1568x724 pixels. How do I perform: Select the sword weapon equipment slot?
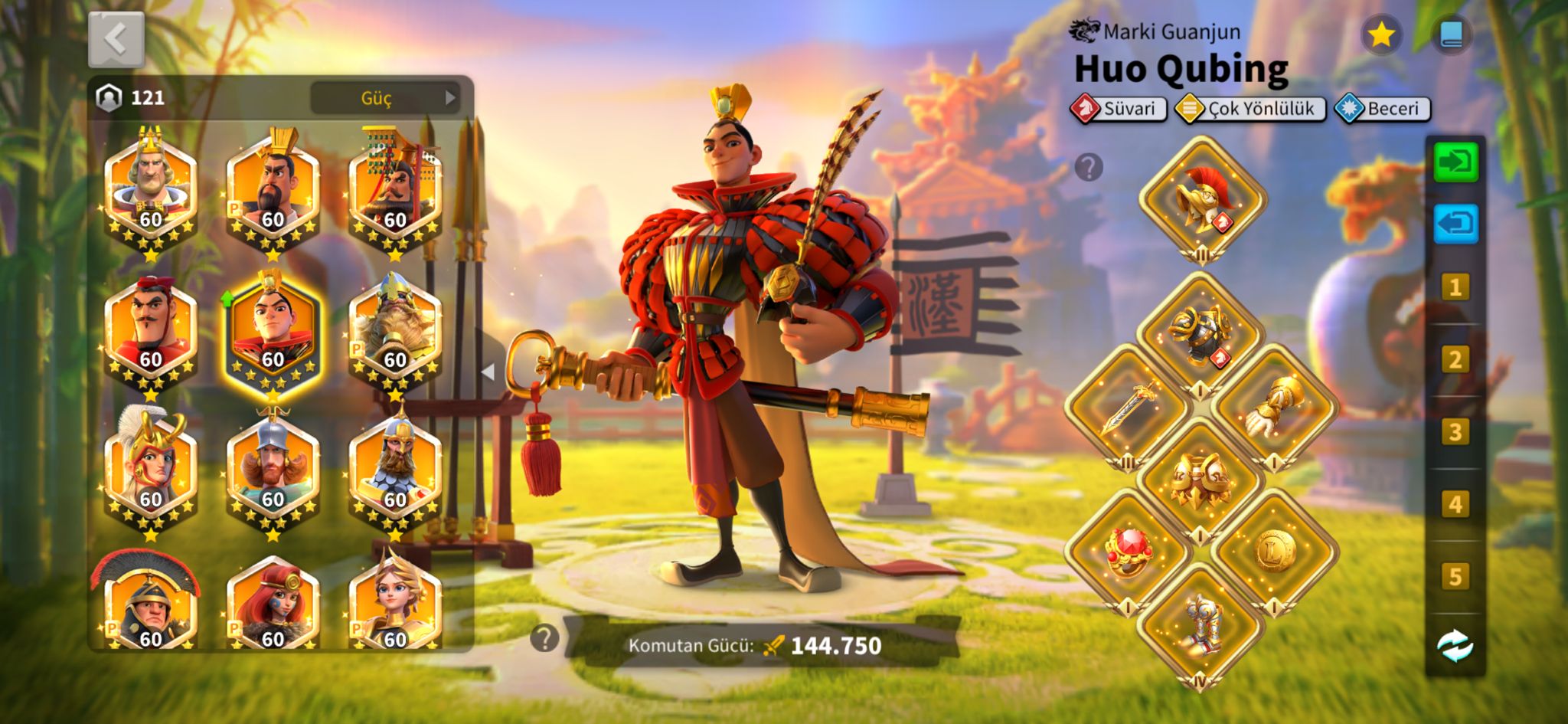pyautogui.click(x=1127, y=408)
